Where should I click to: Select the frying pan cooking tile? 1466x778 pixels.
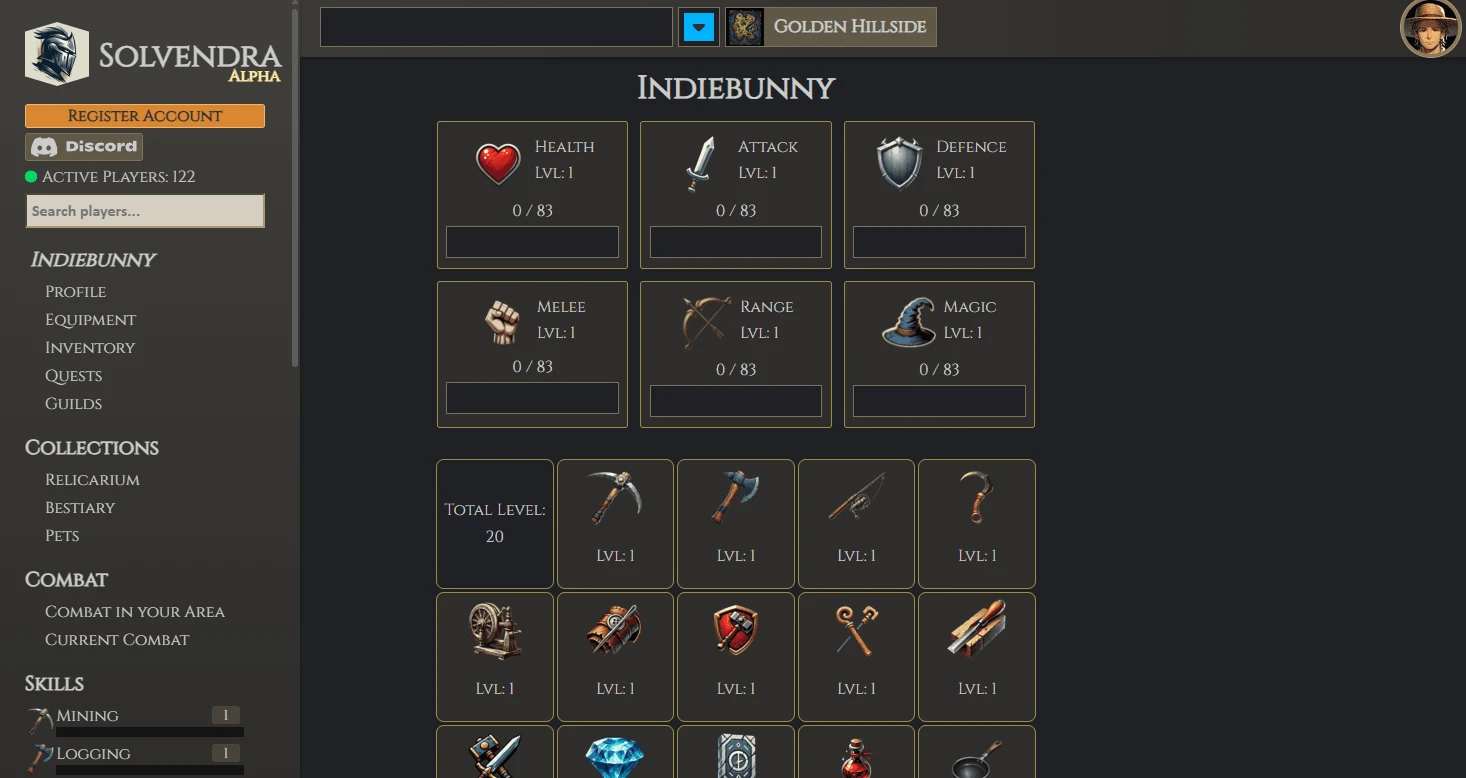[x=976, y=758]
